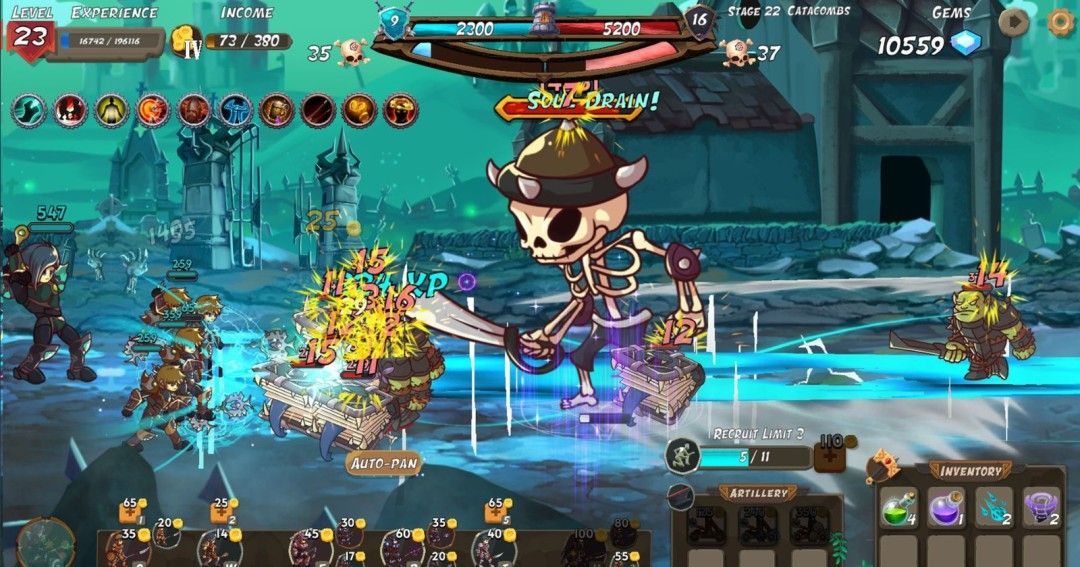Click the Gems diamond icon

pos(966,44)
